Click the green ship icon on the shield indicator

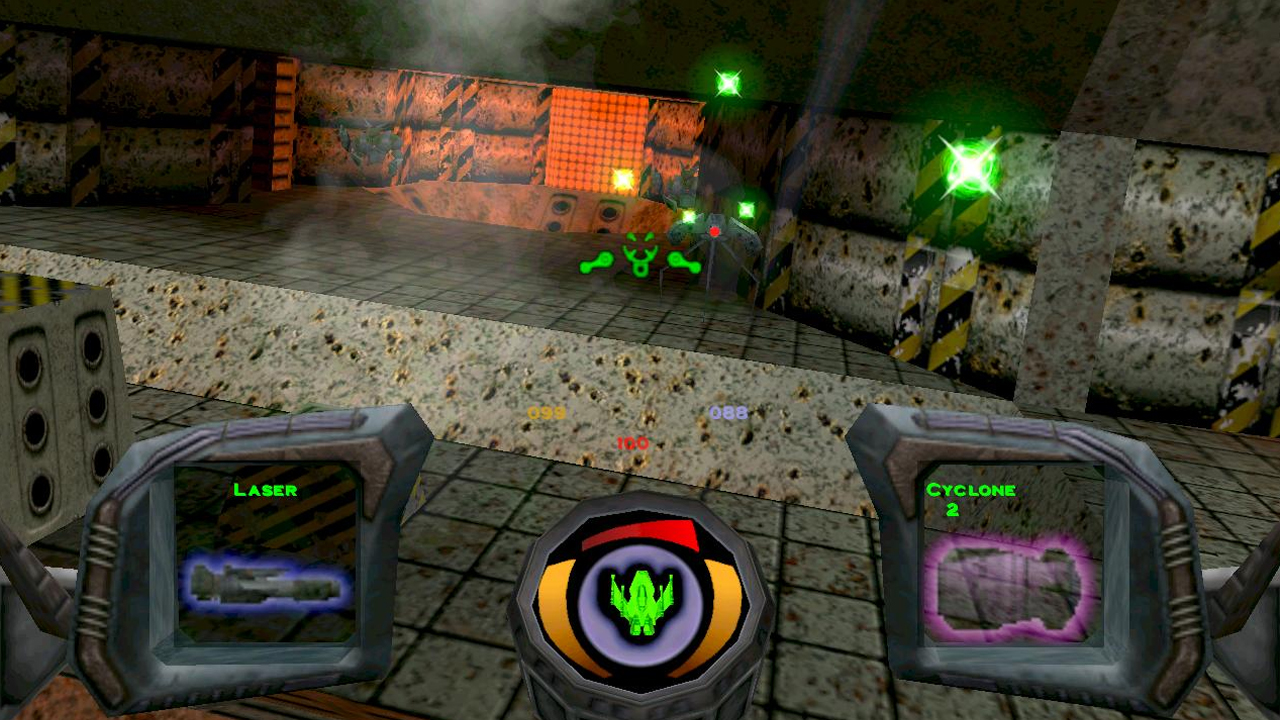[640, 600]
